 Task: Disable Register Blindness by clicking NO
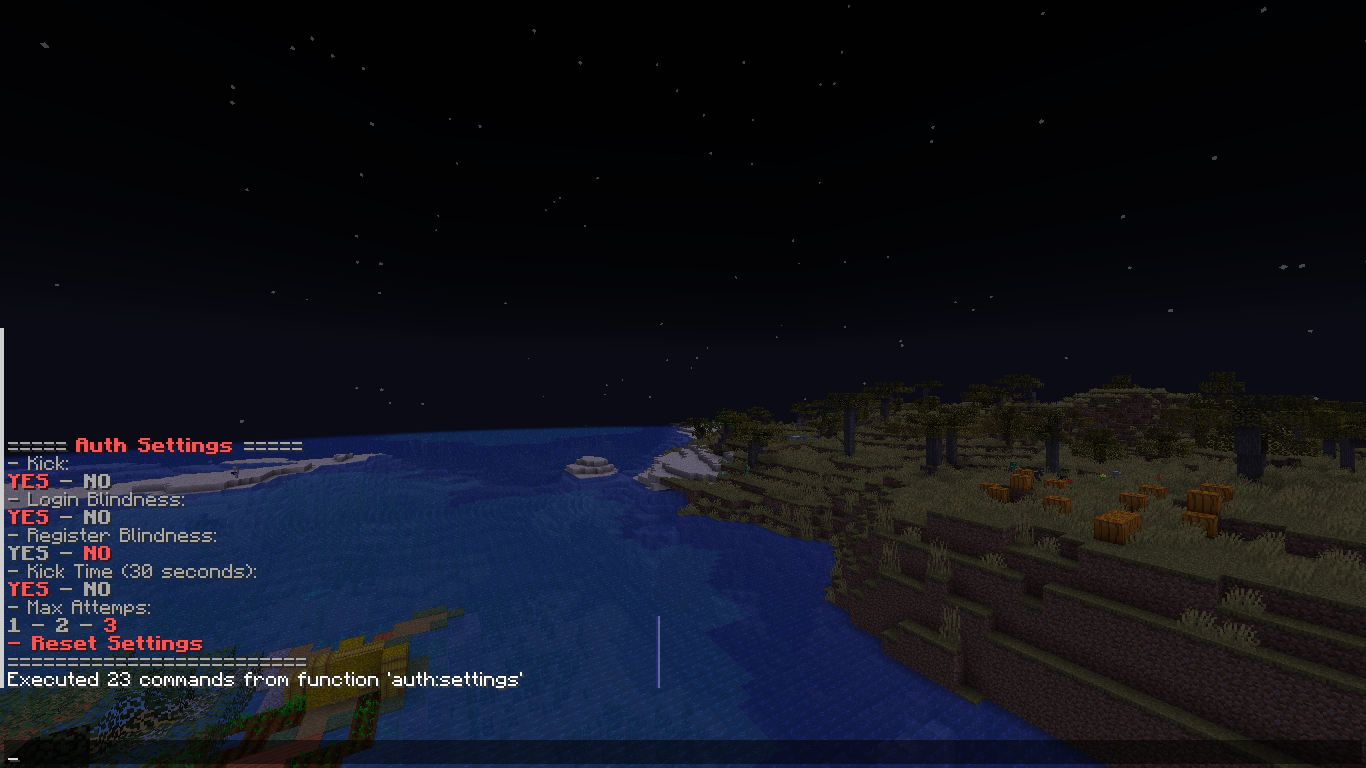click(96, 553)
